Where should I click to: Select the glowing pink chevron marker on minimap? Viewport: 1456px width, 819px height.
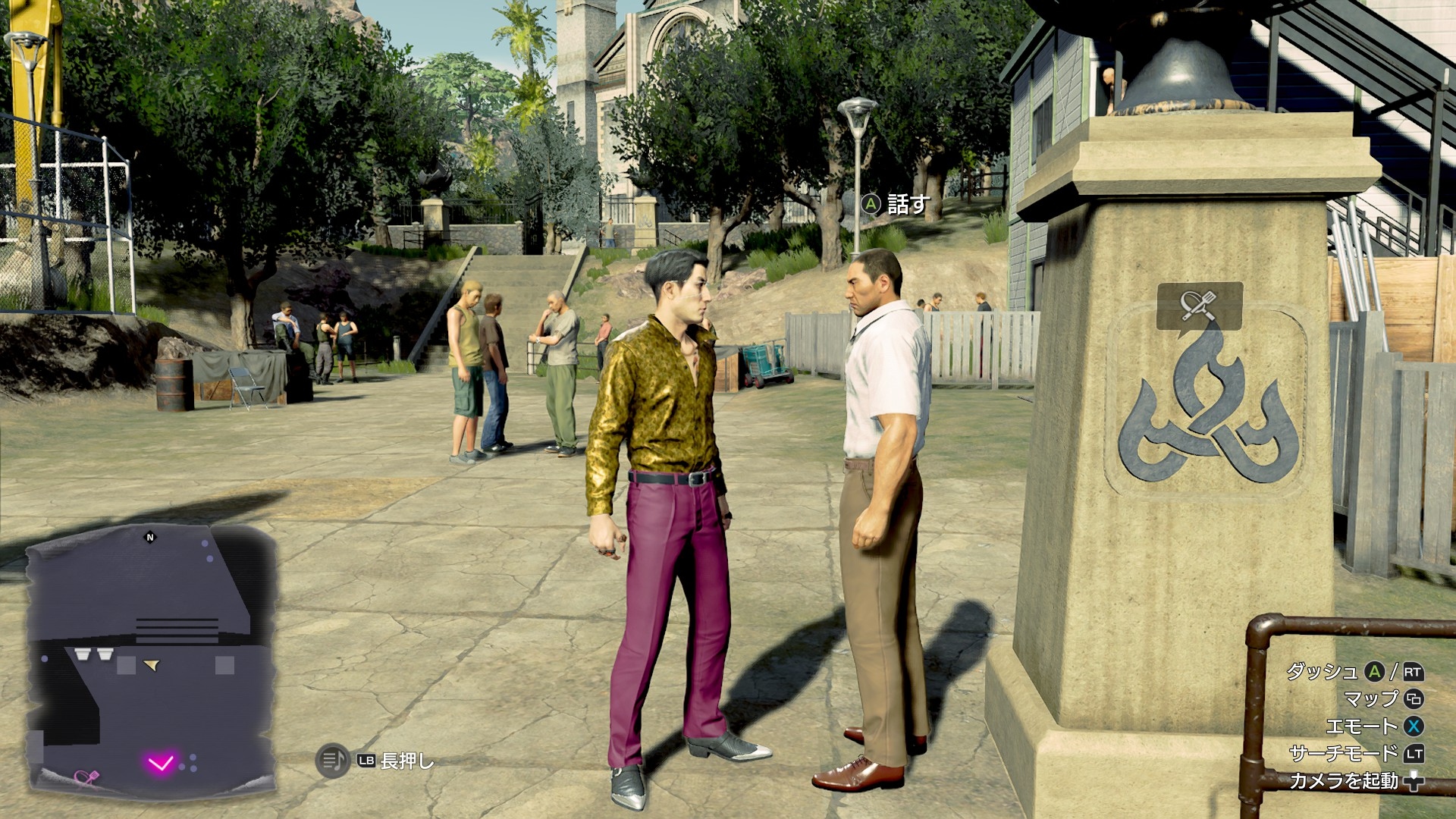(162, 762)
